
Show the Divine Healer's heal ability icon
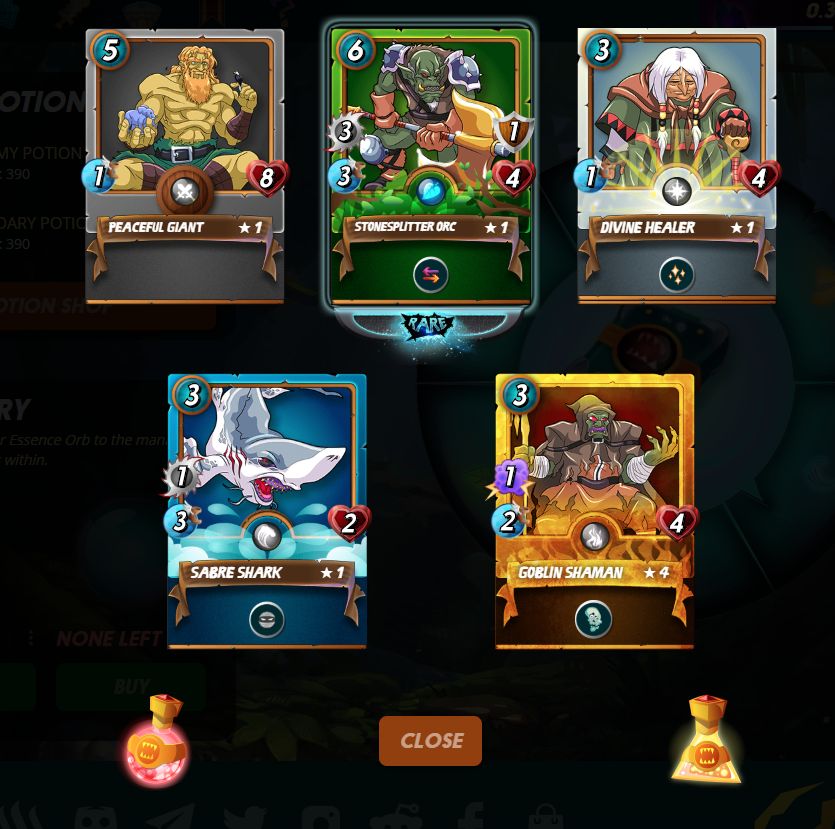click(x=677, y=275)
